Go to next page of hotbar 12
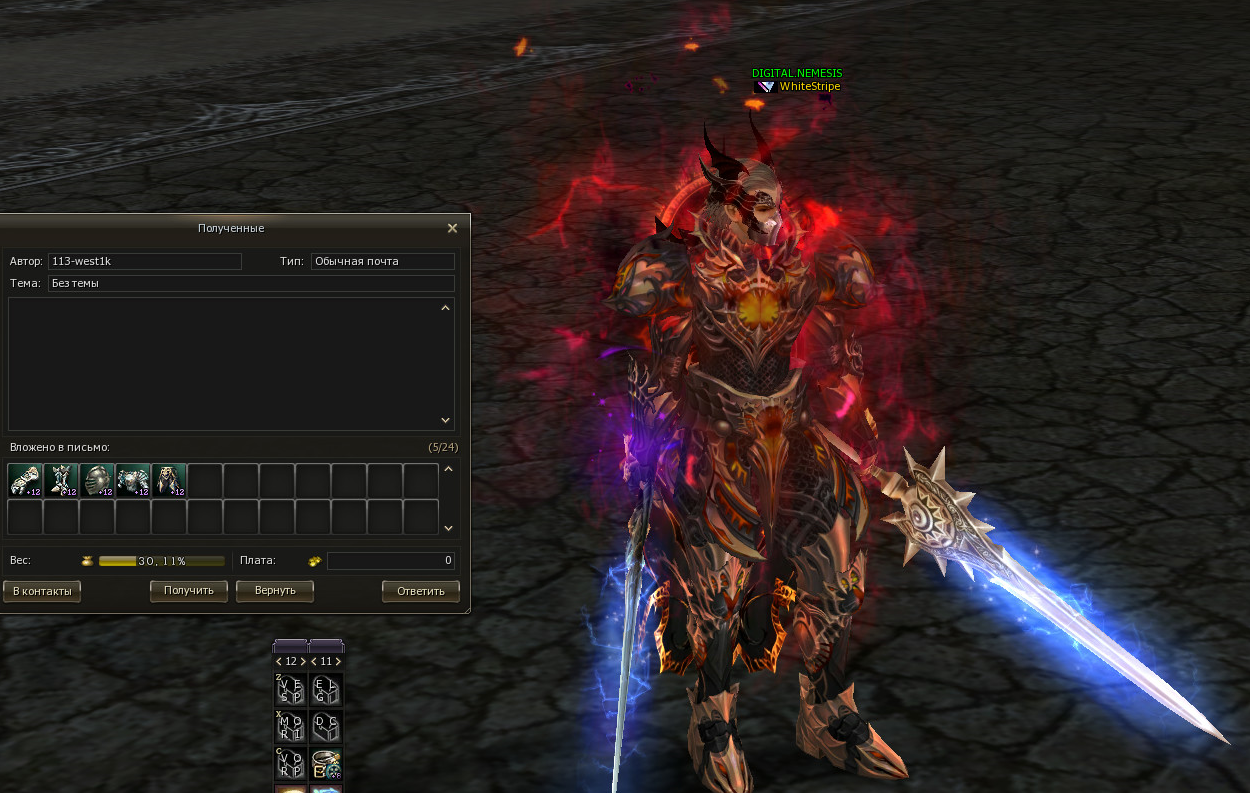 pos(303,661)
